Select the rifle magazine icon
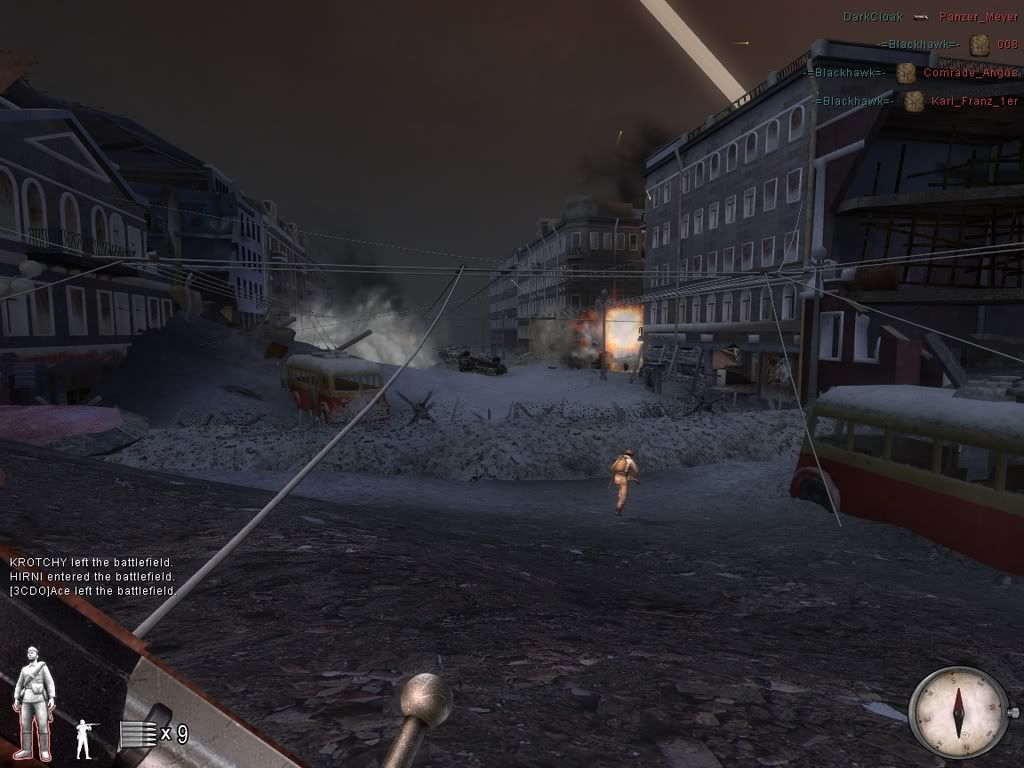Viewport: 1024px width, 768px height. [137, 734]
